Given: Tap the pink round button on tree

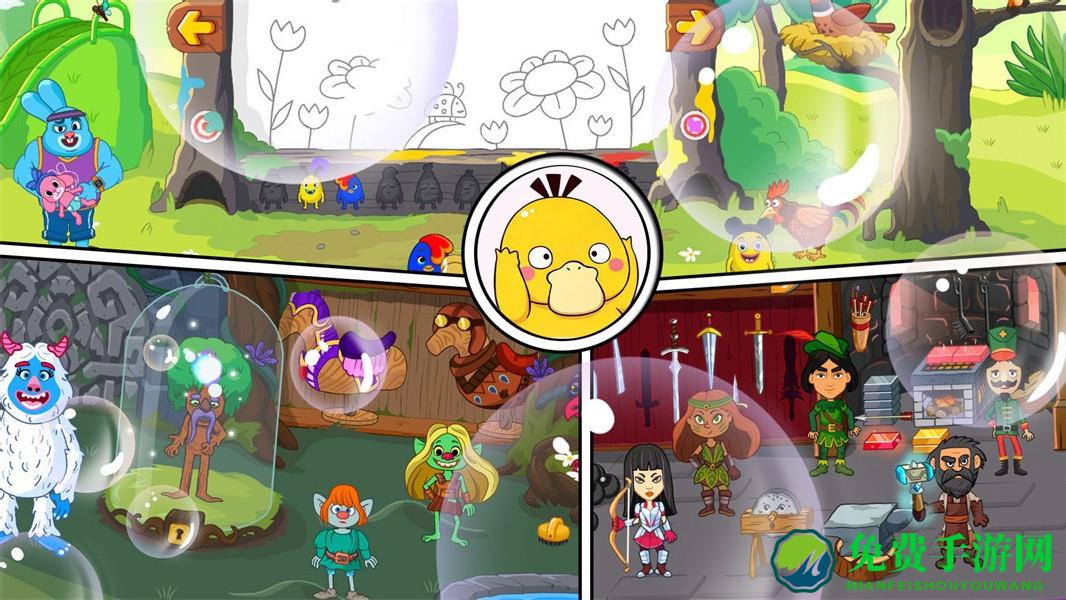Looking at the screenshot, I should (696, 125).
